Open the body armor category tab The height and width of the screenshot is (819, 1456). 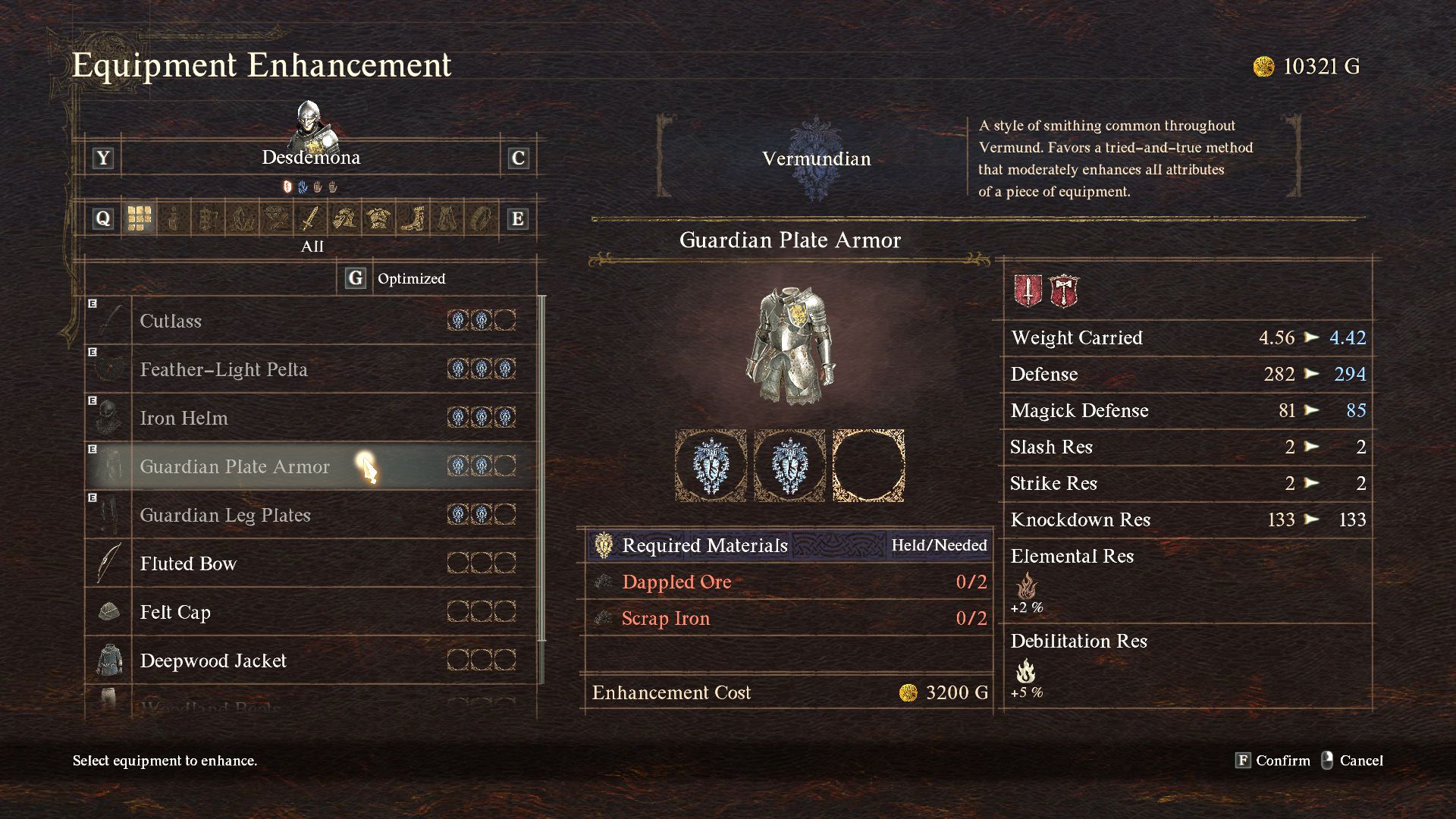[378, 219]
